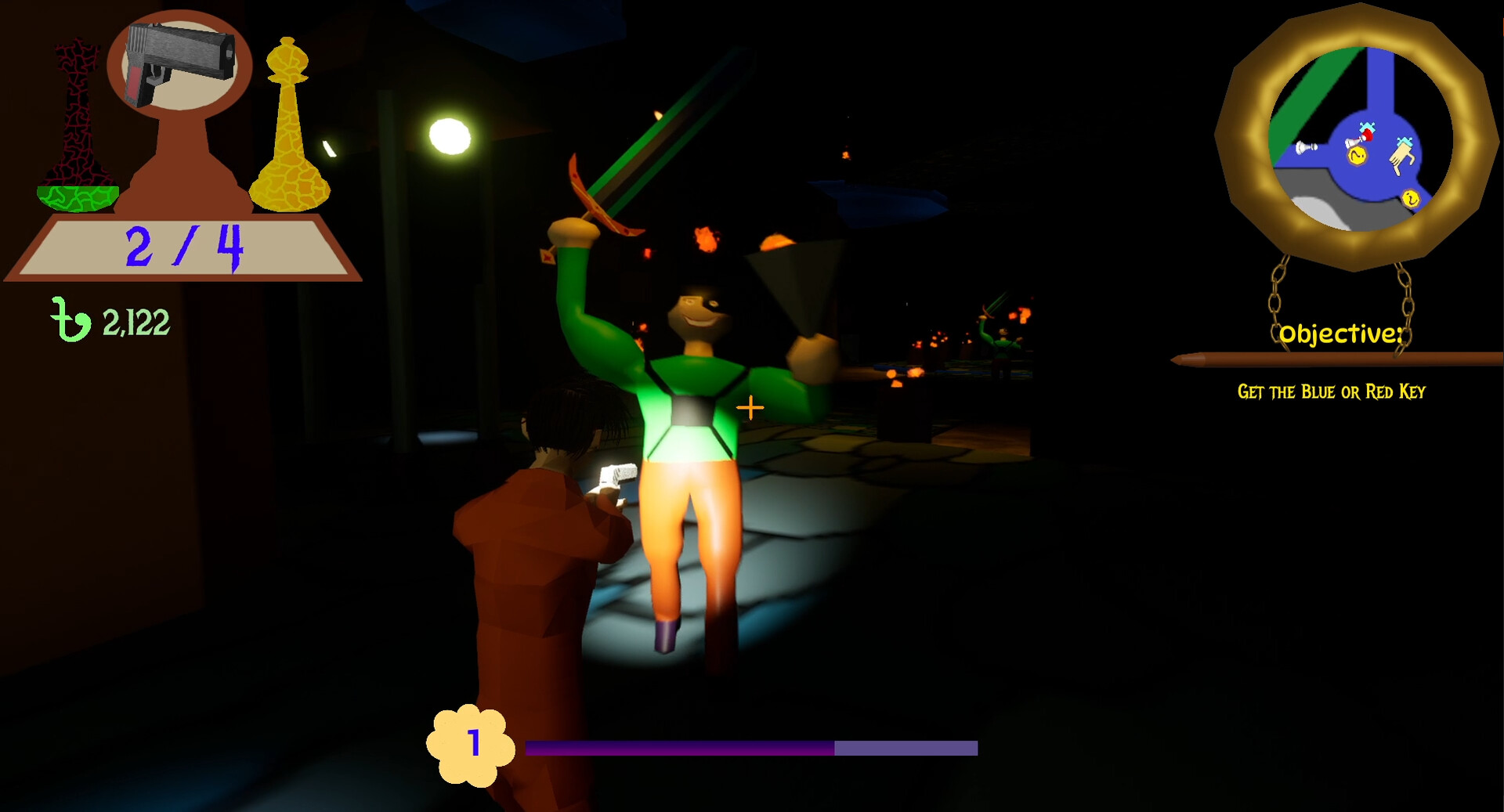Click the white pawn marker on minimap
Screen dimensions: 1504x812
[1305, 146]
